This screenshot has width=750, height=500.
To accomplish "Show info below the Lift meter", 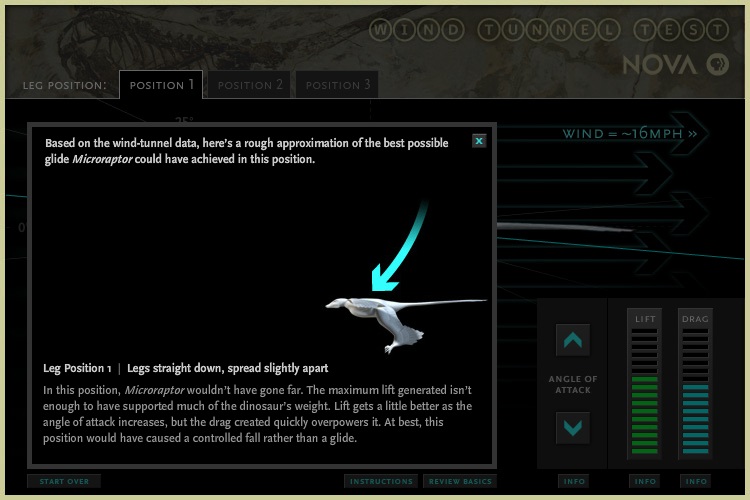I will tap(645, 481).
